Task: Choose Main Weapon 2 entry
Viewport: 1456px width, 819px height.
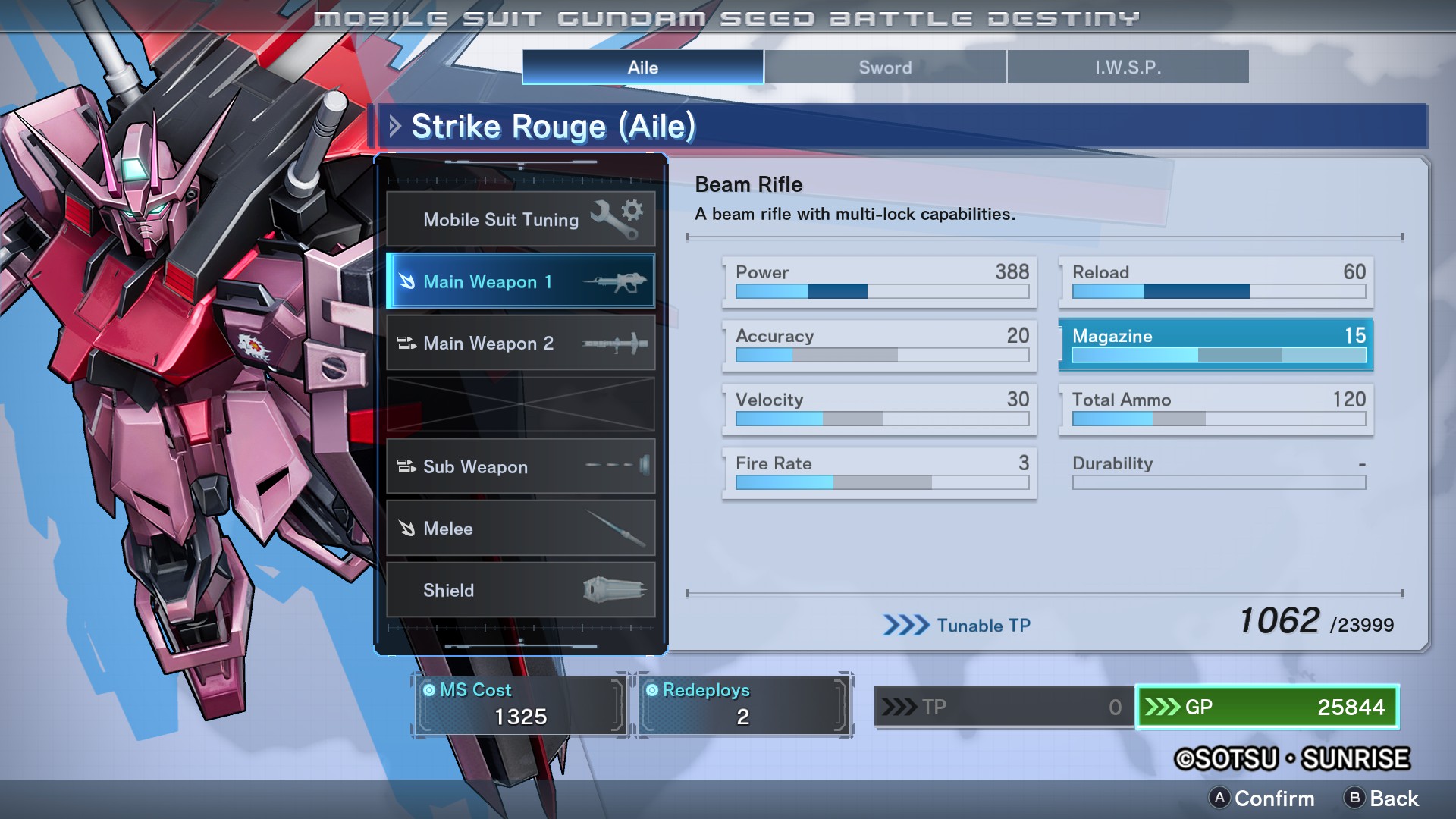Action: (x=520, y=343)
